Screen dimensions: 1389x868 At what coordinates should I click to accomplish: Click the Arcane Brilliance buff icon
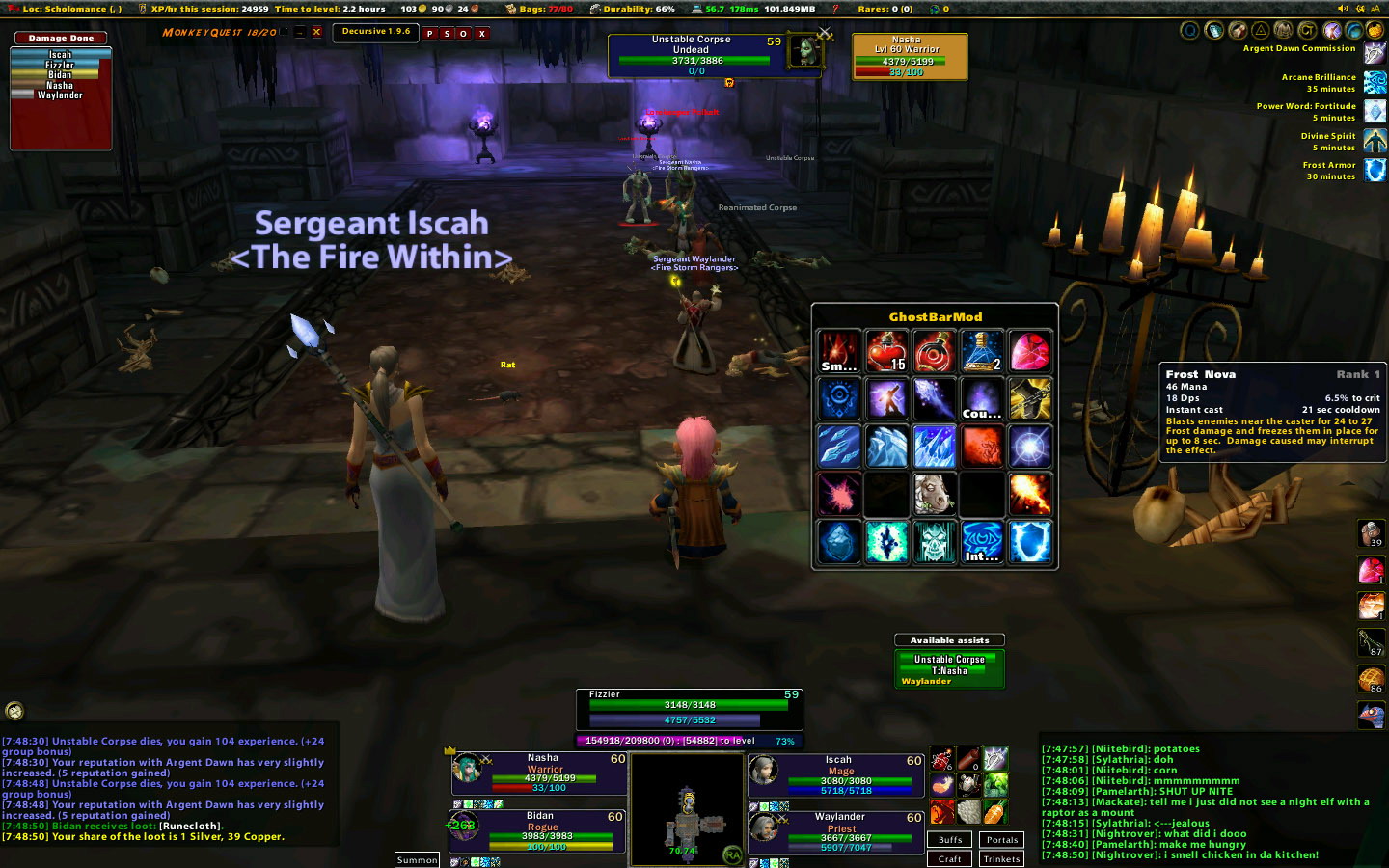click(1375, 83)
